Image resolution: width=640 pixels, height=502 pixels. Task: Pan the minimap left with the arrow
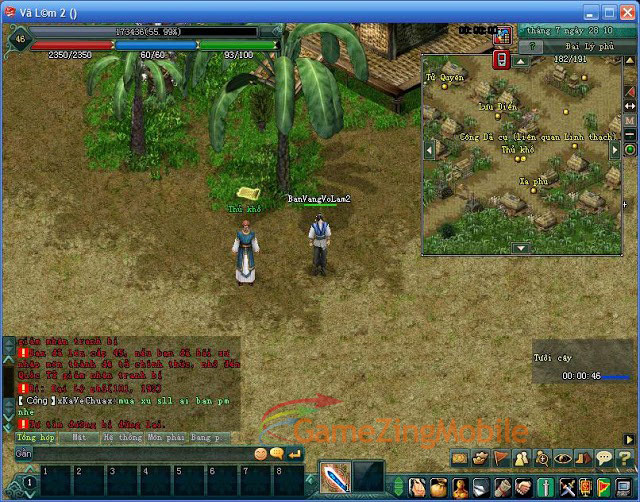pos(431,150)
